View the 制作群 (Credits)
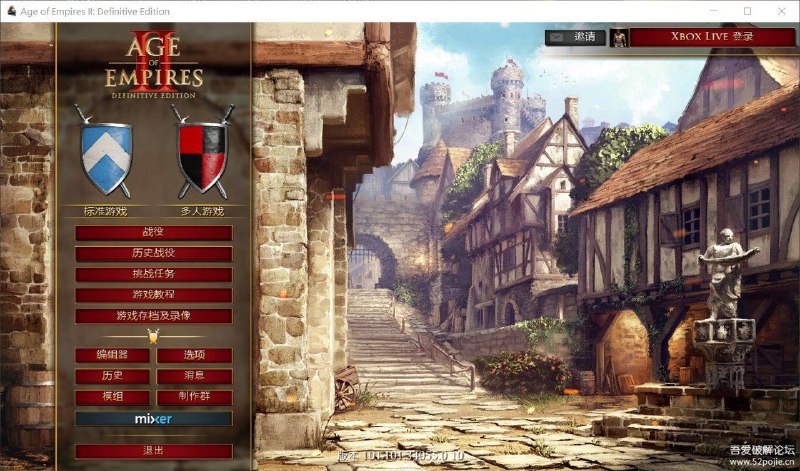This screenshot has width=800, height=471. (194, 397)
